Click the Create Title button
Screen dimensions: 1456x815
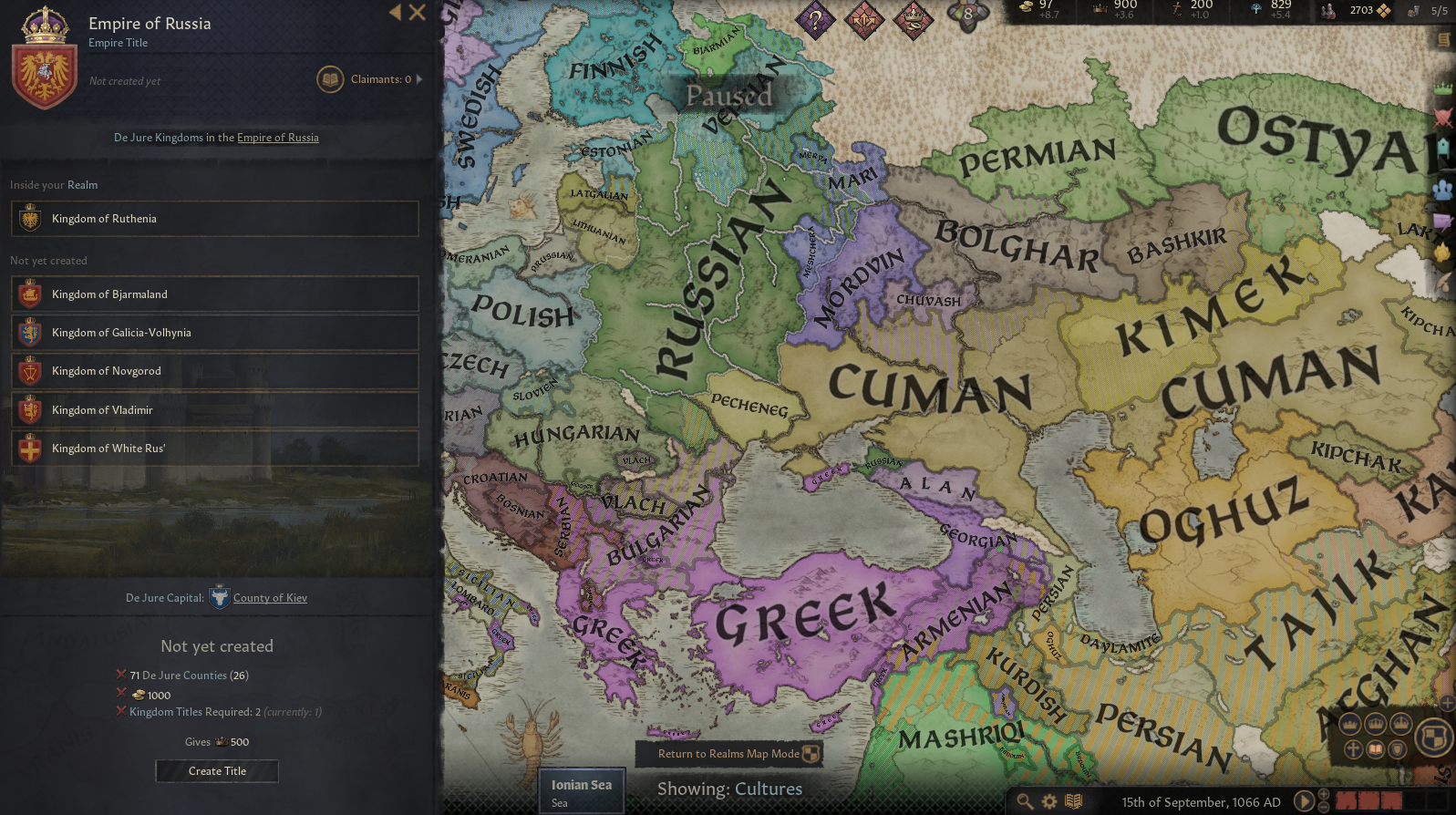pos(216,771)
